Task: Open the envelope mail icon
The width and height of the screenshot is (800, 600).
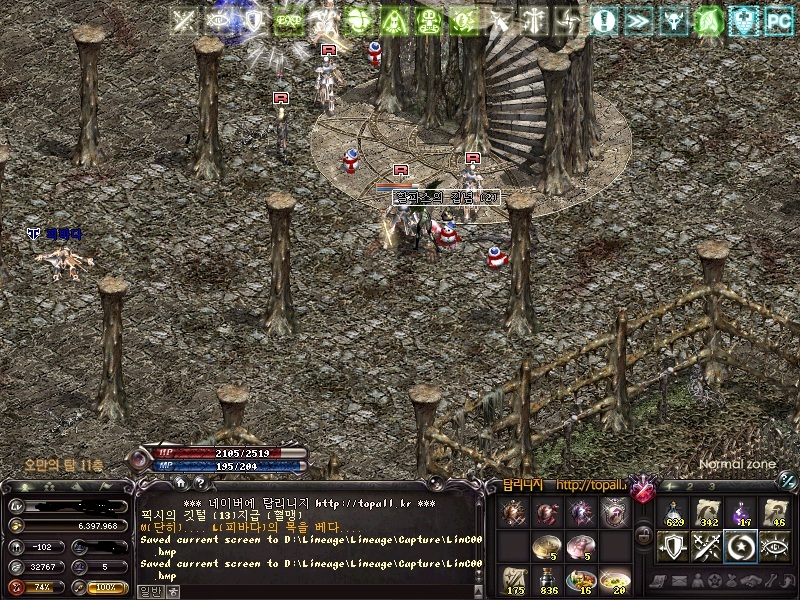Action: point(679,581)
